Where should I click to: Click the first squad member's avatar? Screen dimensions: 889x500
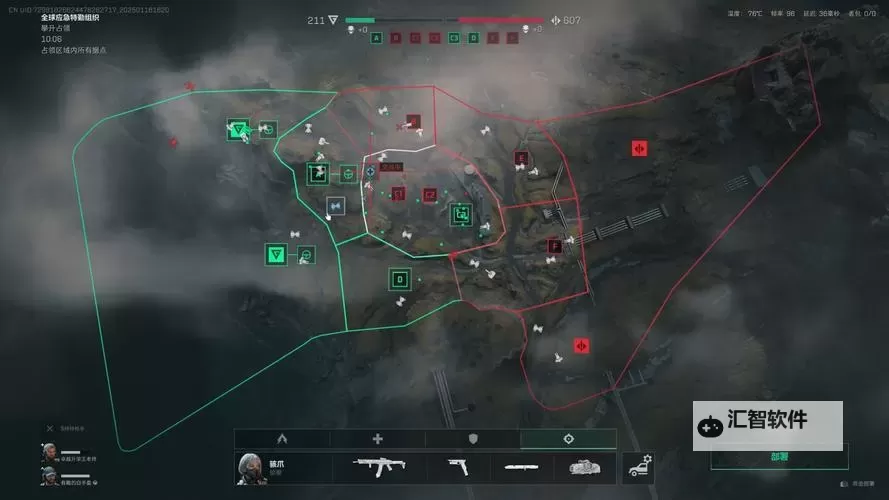click(49, 452)
